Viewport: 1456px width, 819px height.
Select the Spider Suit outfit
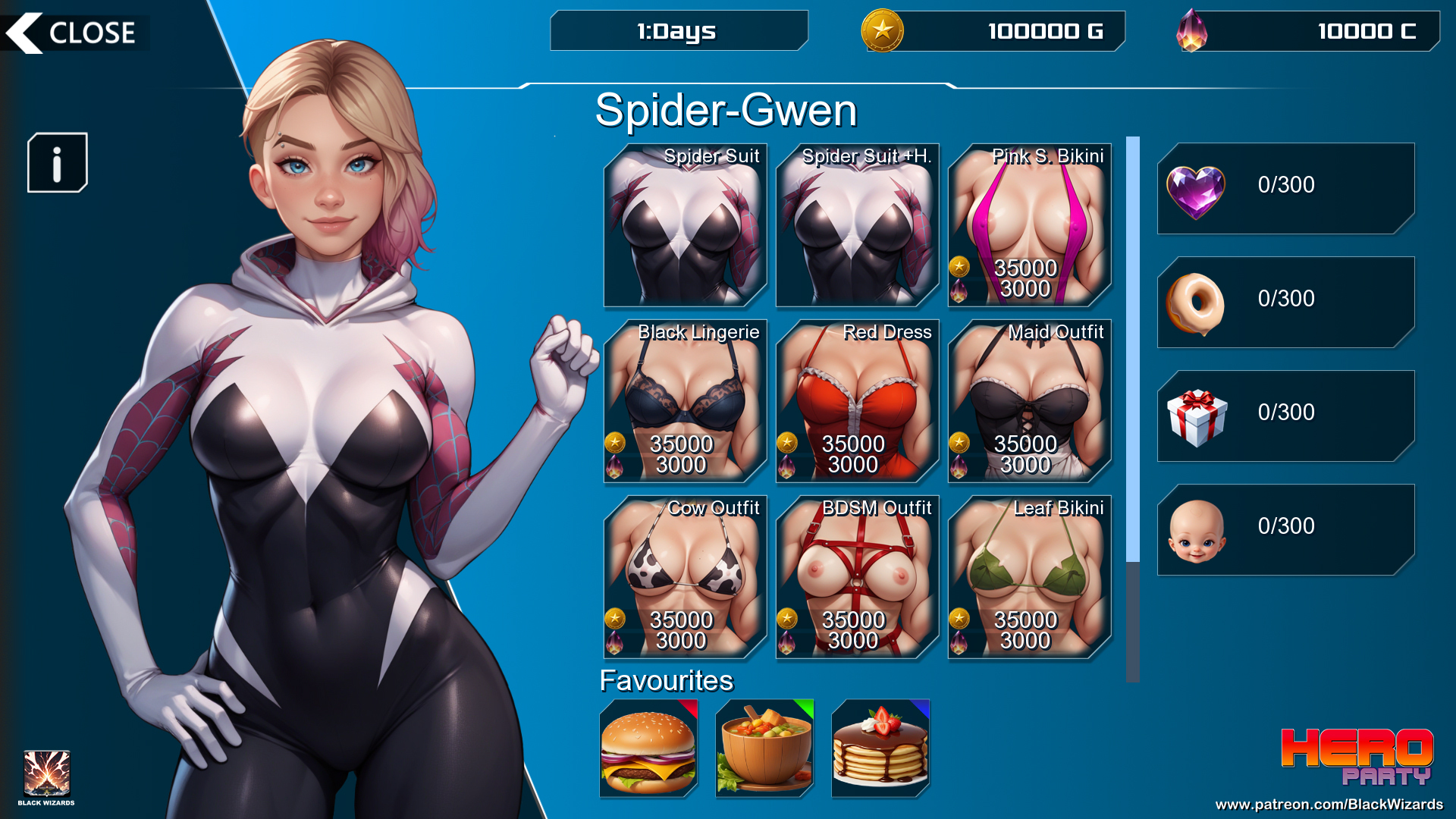pos(685,226)
